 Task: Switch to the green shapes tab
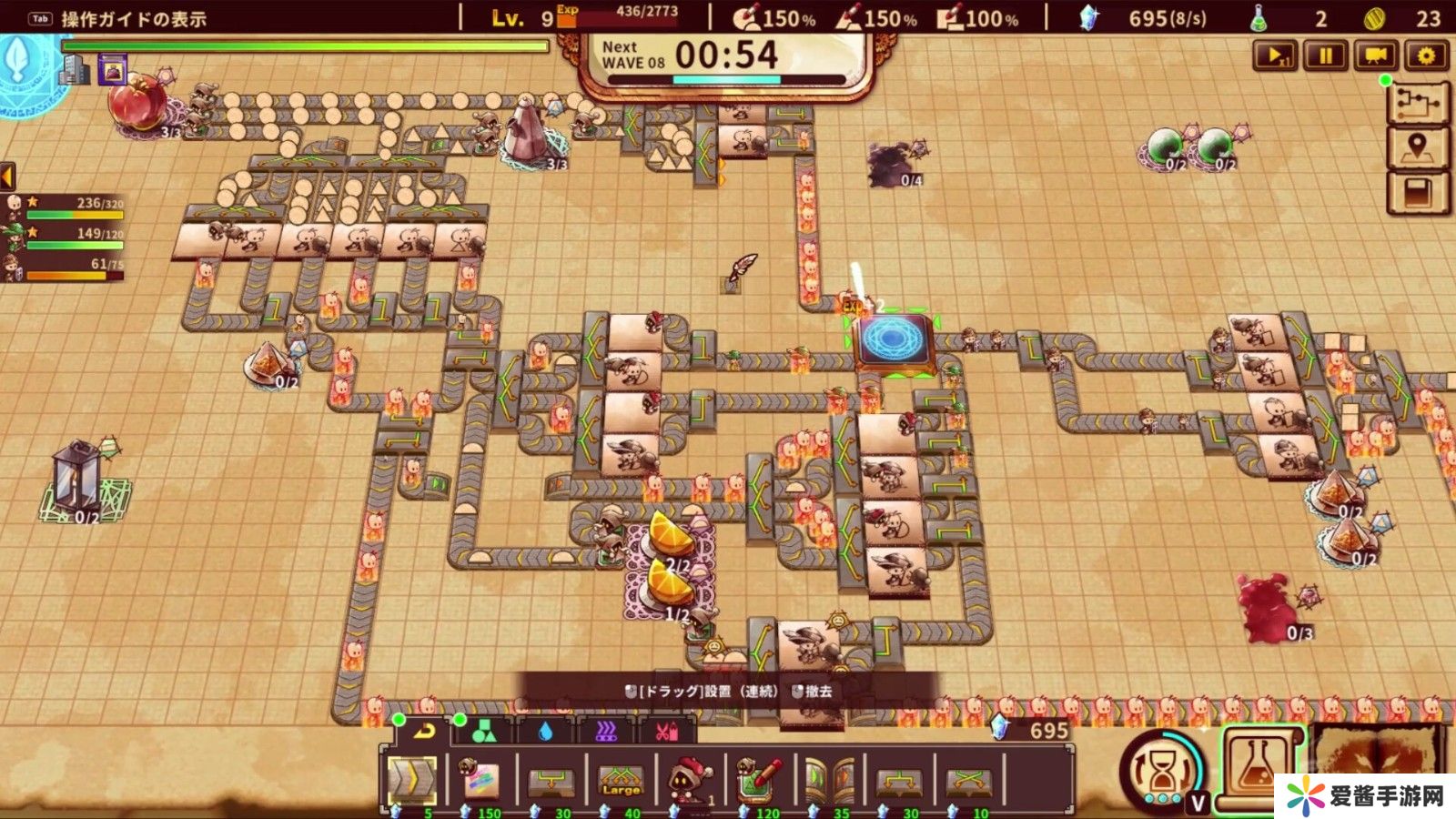point(484,731)
